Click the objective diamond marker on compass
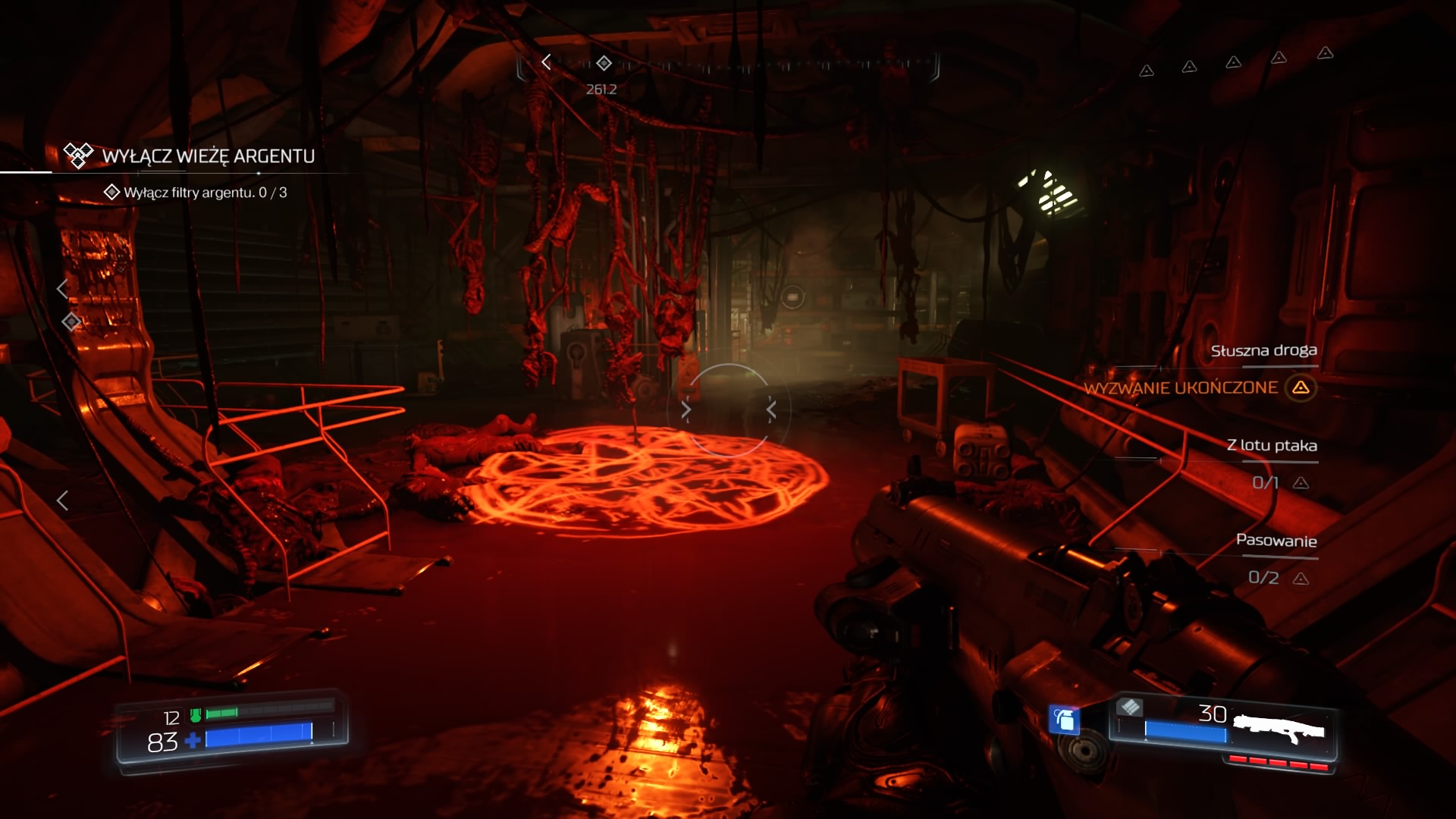The image size is (1456, 819). point(604,63)
